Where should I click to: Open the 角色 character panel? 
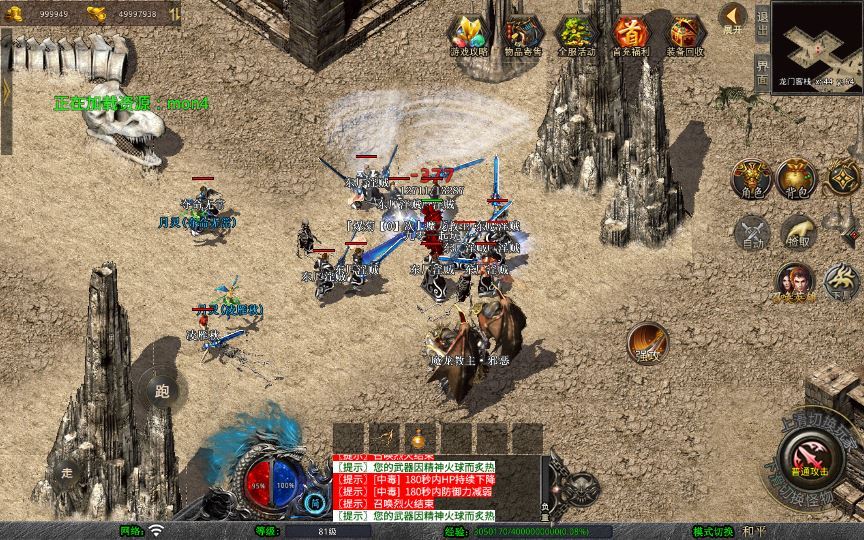coord(751,176)
